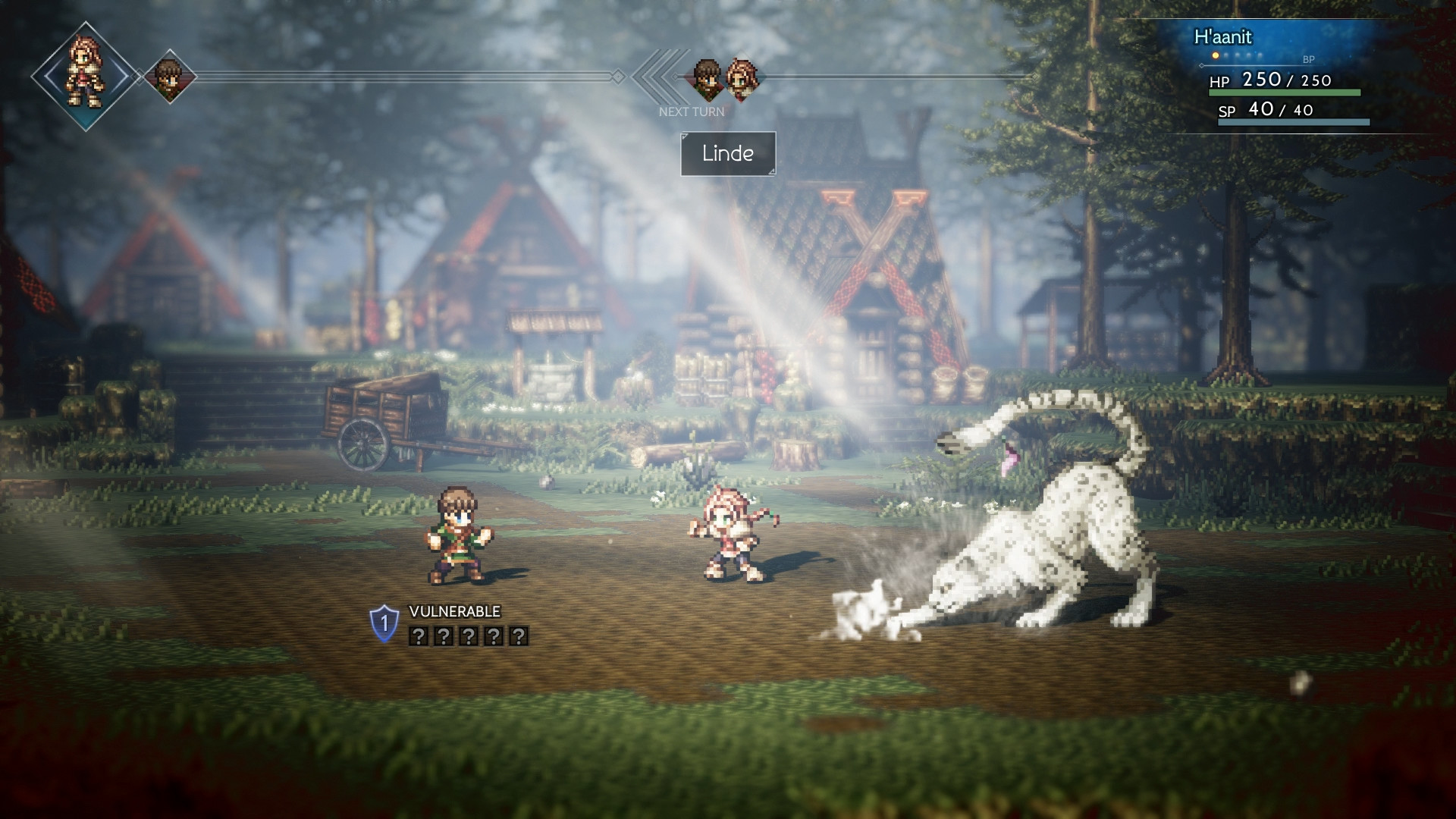The width and height of the screenshot is (1456, 819).
Task: Click the diamond marker on the turn order bar
Action: [x=619, y=75]
